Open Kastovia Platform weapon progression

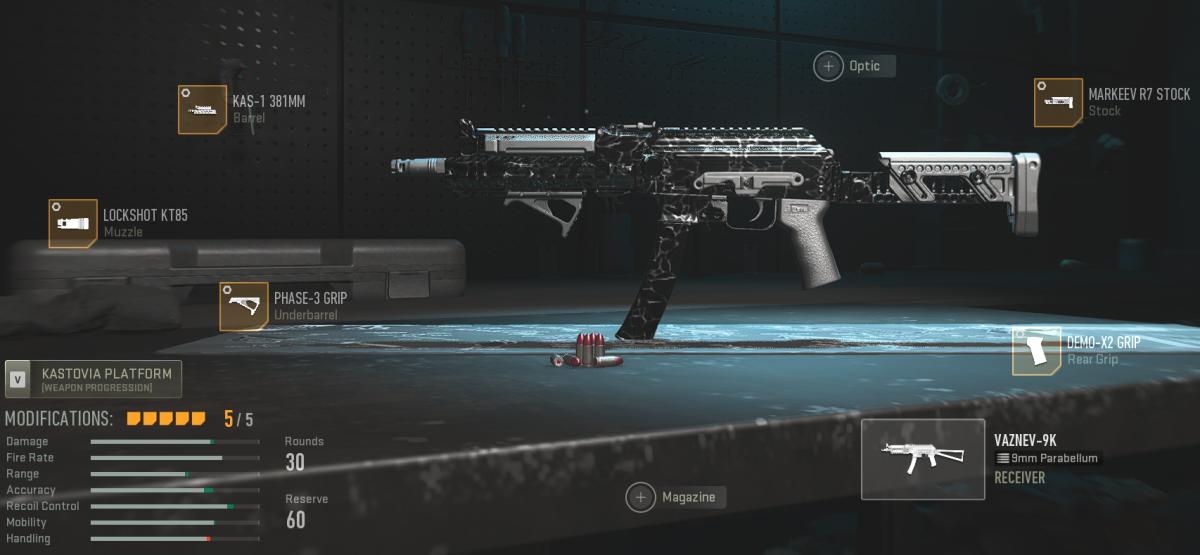click(x=94, y=379)
